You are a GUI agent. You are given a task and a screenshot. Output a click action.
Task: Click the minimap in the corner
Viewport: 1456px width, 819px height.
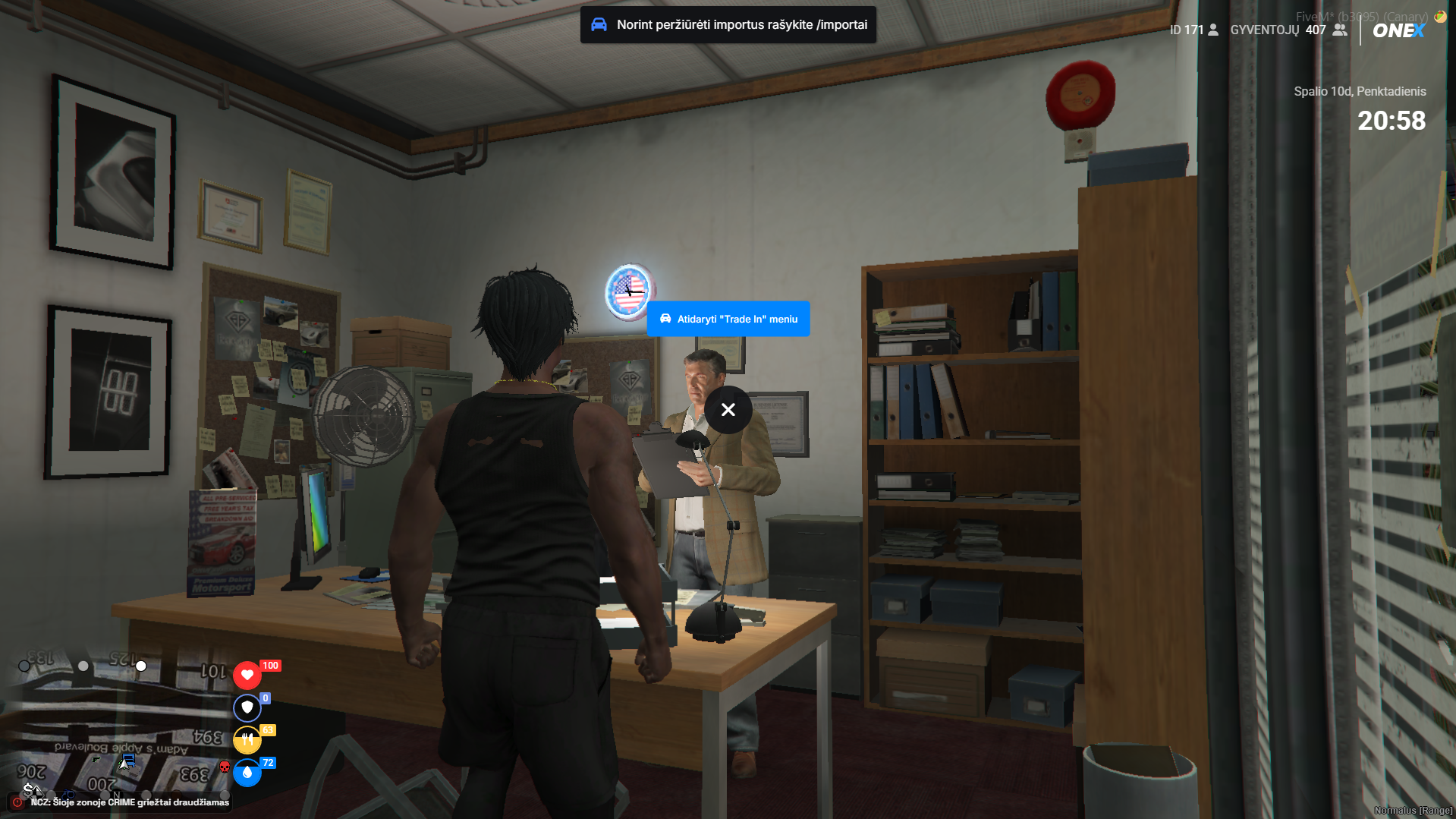[x=114, y=725]
